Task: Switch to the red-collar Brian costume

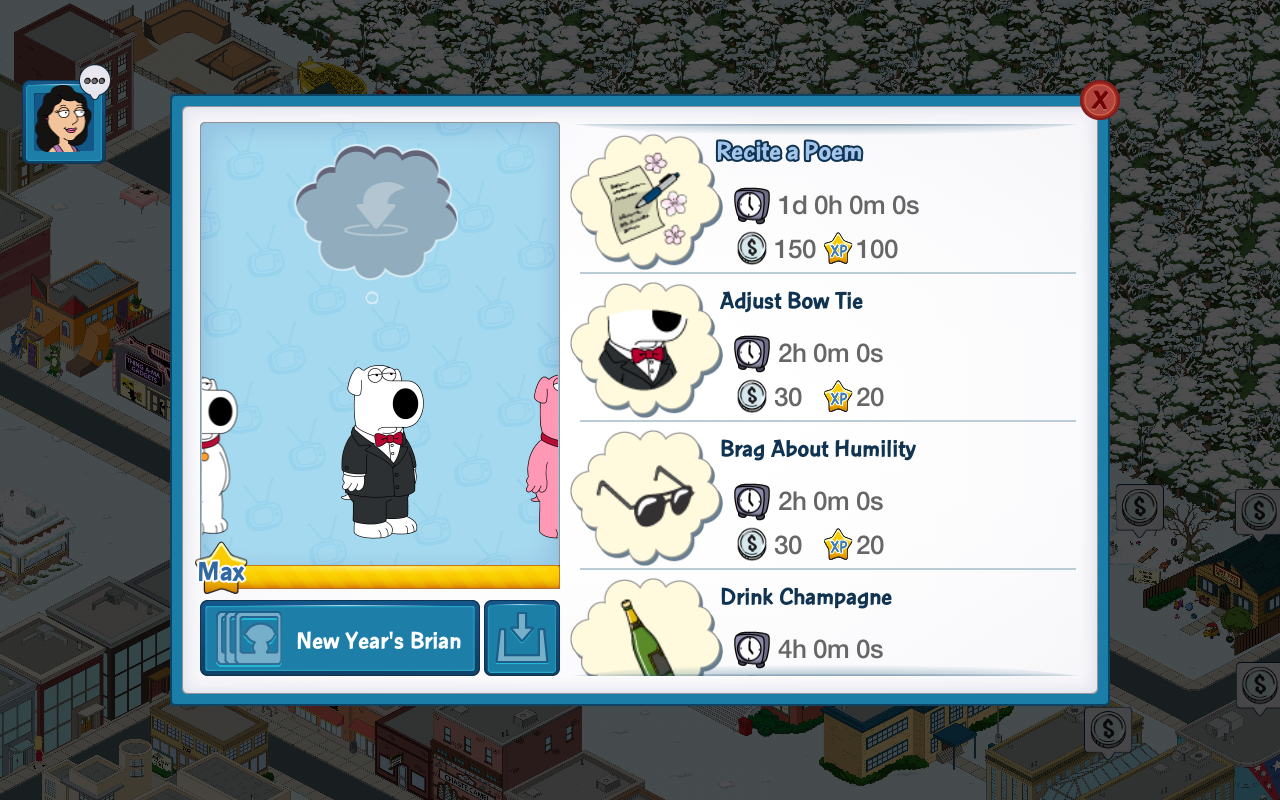Action: click(x=216, y=455)
